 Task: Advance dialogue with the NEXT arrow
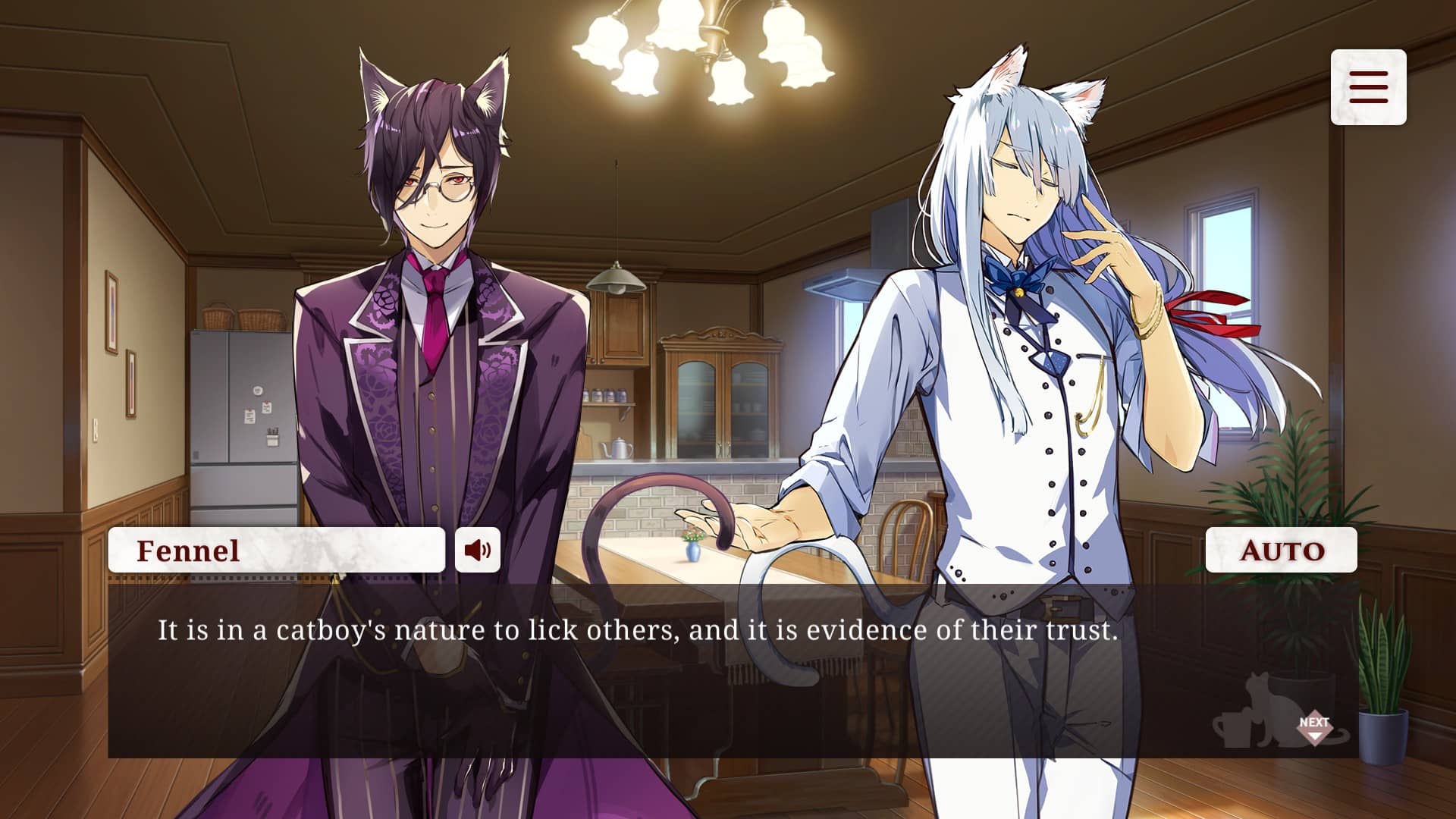tap(1314, 726)
